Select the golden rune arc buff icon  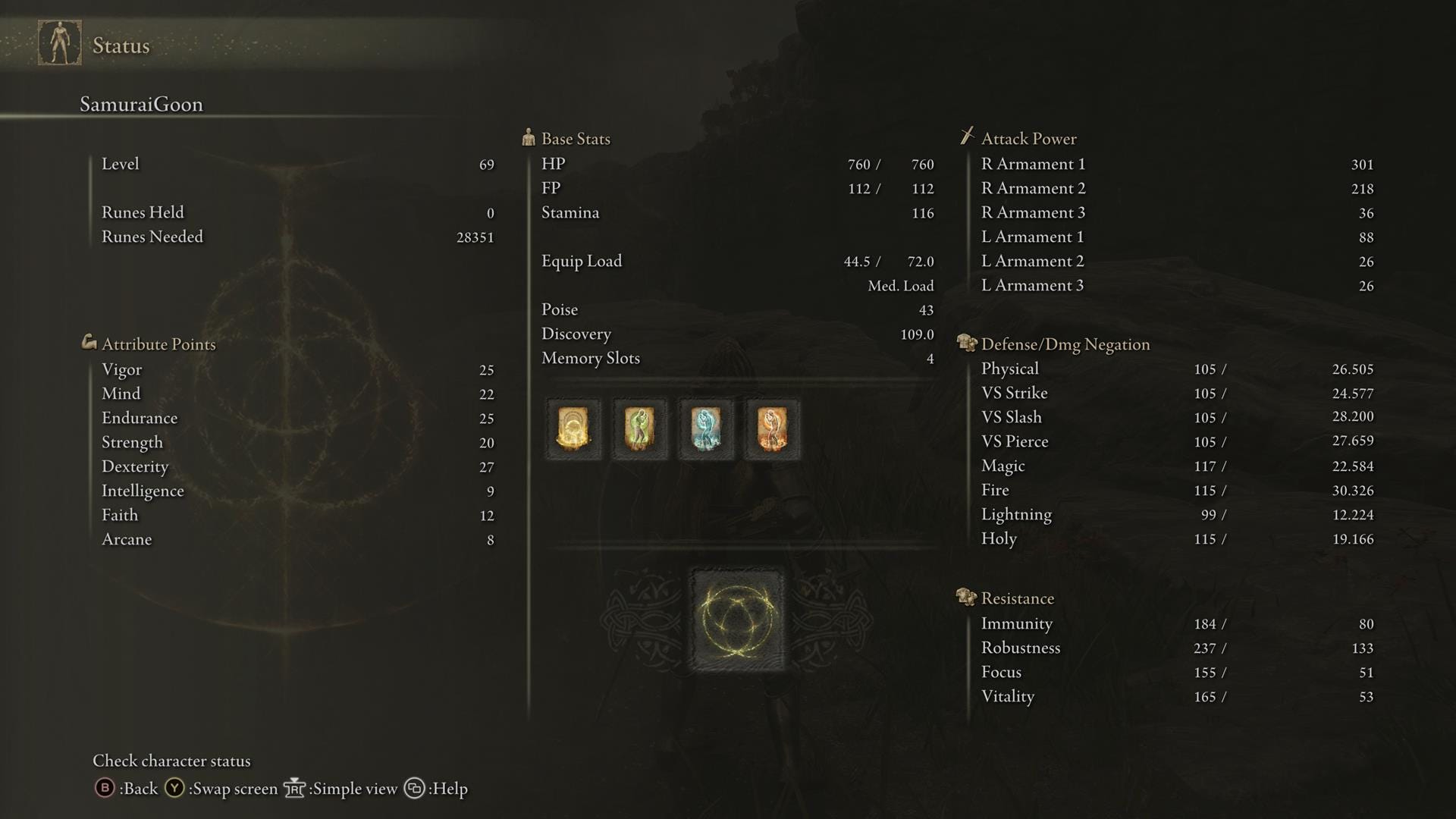[573, 429]
